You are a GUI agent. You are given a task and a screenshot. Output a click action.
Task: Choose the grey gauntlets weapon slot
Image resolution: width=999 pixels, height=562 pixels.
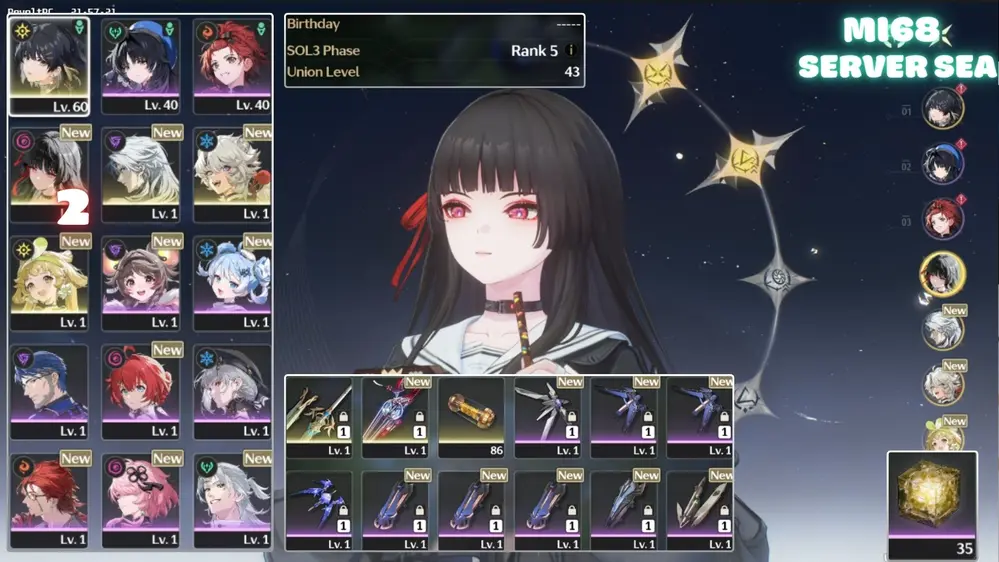click(699, 508)
